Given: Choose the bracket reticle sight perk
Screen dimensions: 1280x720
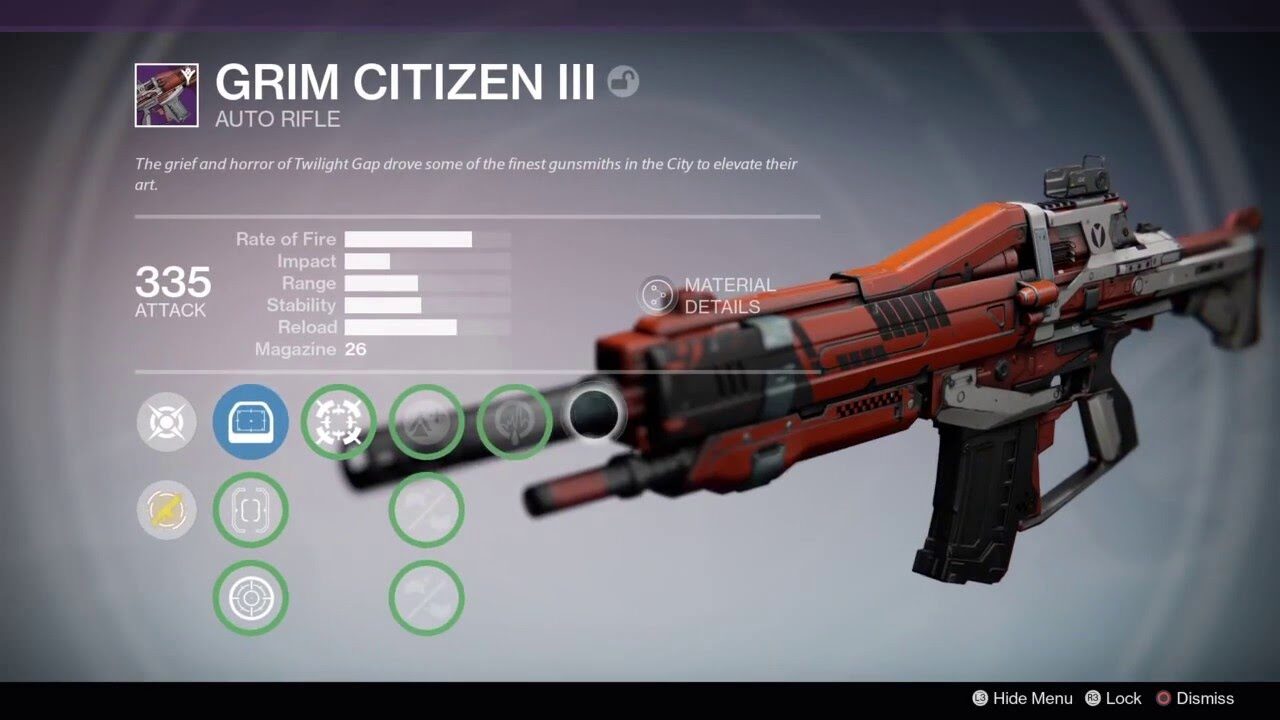Looking at the screenshot, I should point(251,510).
